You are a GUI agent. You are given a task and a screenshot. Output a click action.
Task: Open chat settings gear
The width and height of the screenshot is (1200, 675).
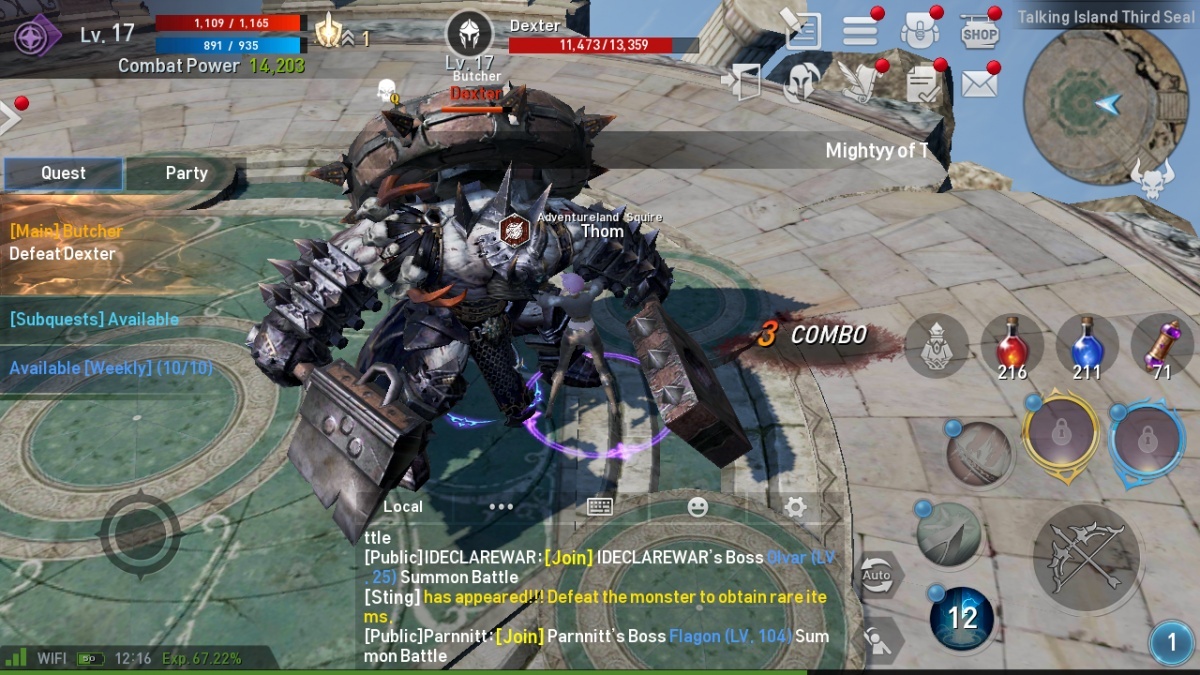pyautogui.click(x=795, y=506)
